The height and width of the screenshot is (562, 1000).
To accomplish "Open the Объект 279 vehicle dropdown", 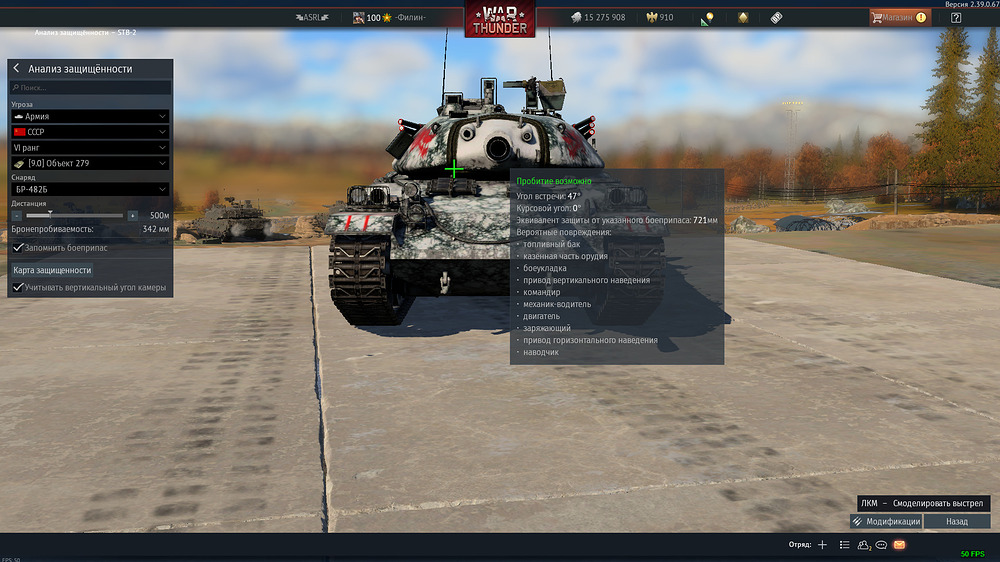I will tap(90, 163).
